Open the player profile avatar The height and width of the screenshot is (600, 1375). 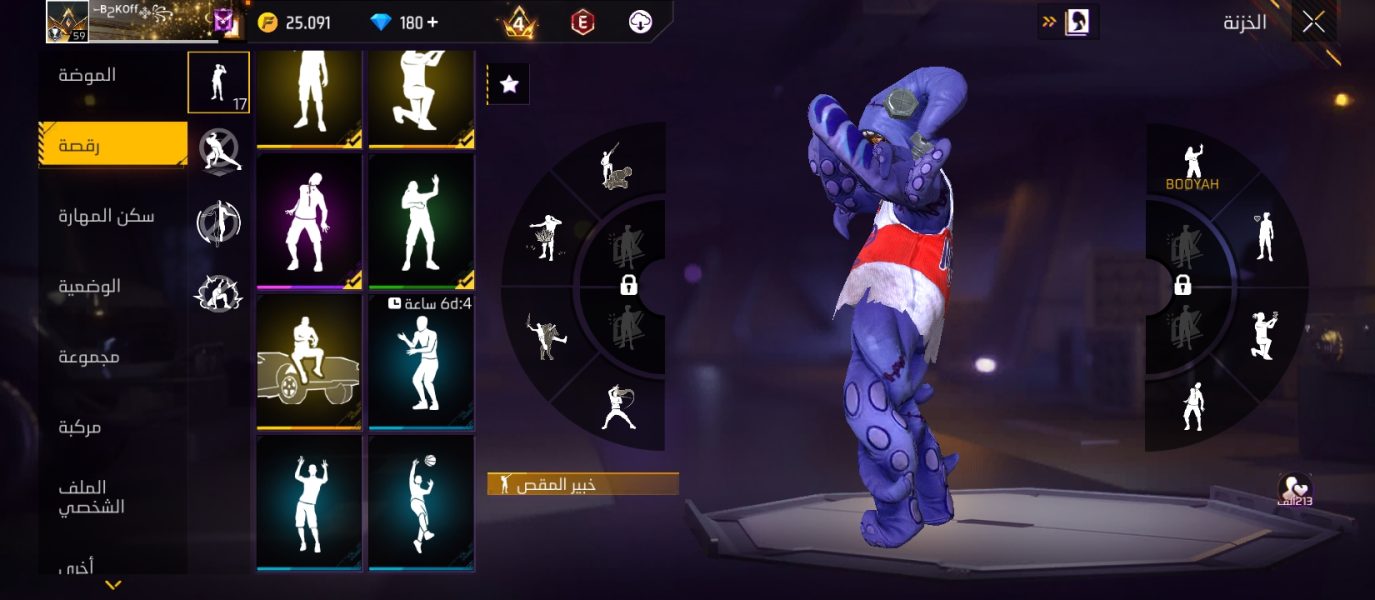tap(68, 21)
